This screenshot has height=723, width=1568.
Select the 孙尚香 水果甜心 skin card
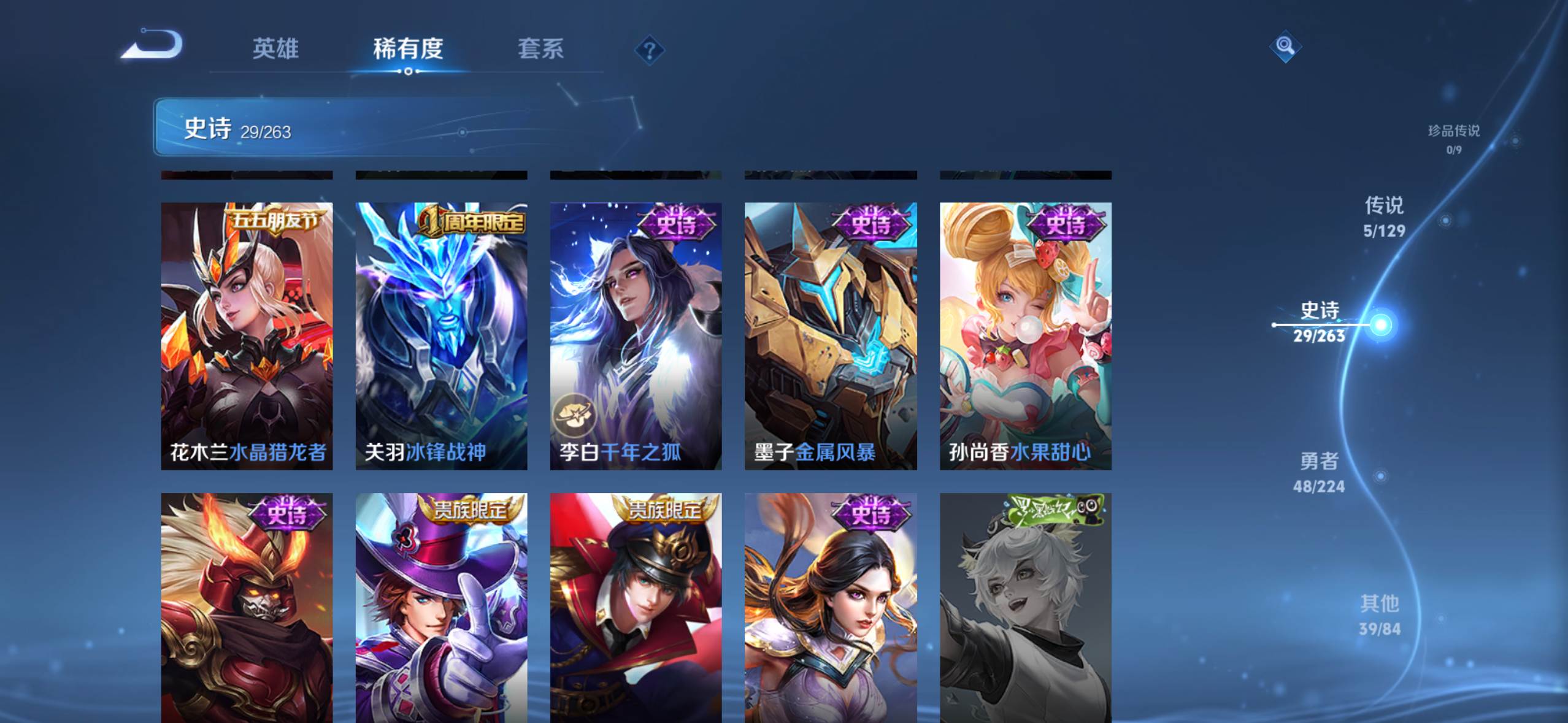pos(1025,336)
